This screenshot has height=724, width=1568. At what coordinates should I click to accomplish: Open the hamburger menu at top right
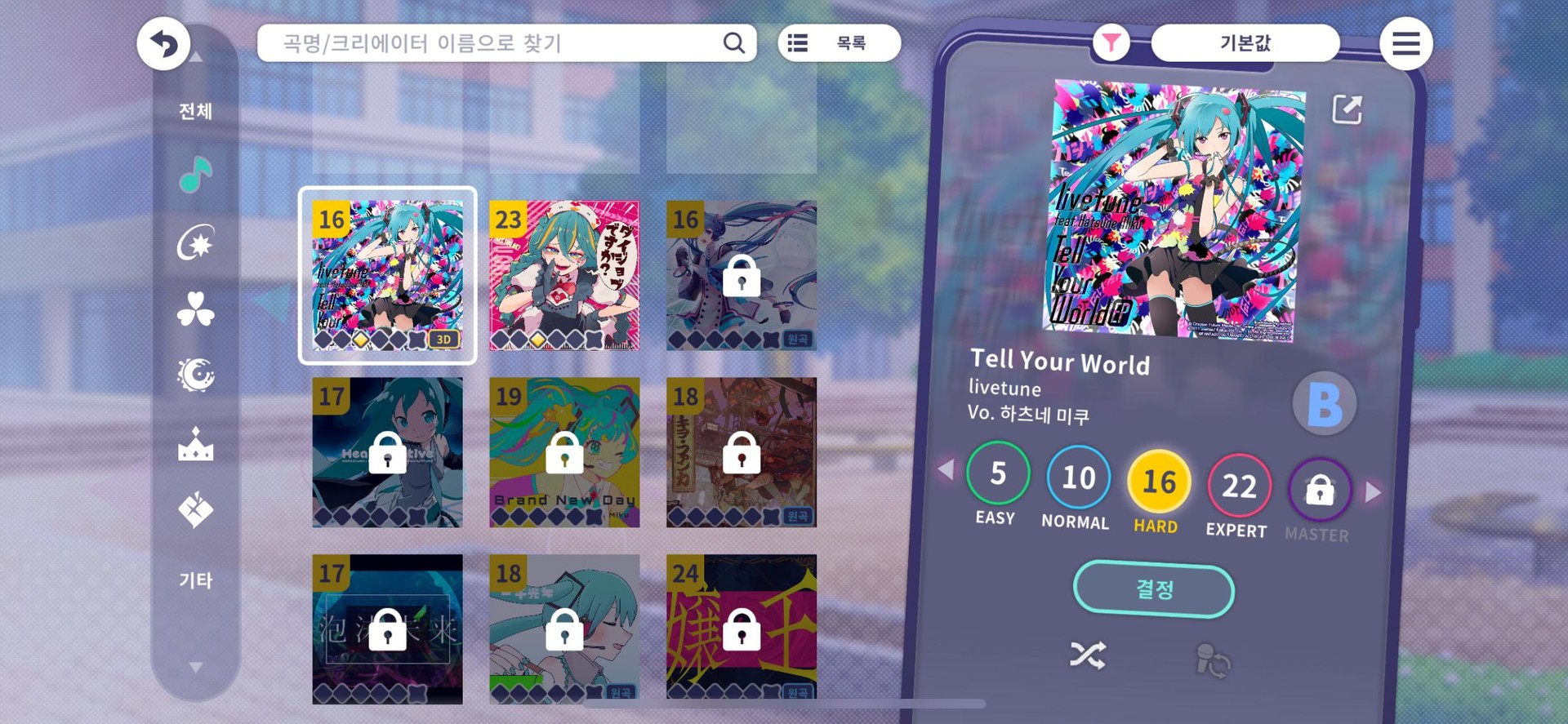[x=1405, y=42]
